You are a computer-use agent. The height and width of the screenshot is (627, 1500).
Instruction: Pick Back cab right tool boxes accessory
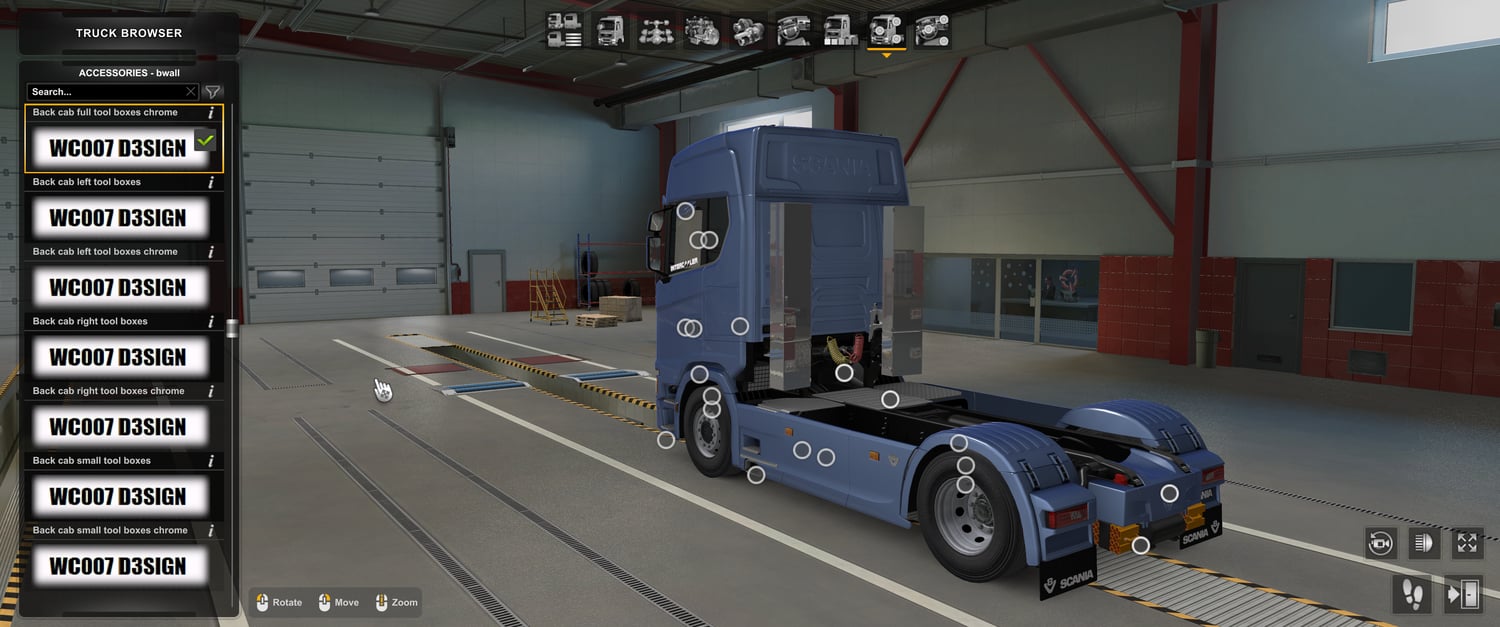pyautogui.click(x=118, y=357)
